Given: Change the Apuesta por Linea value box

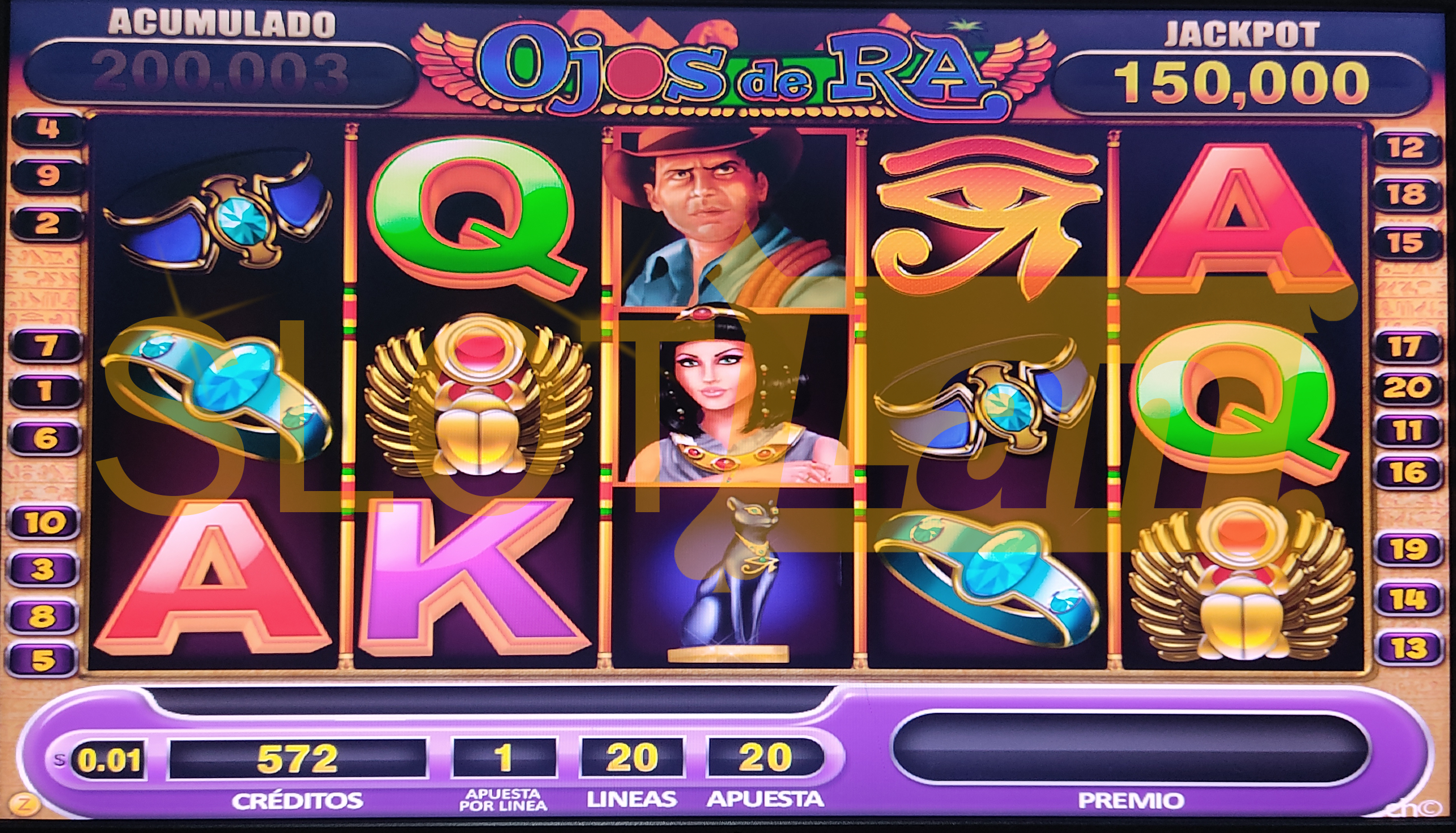Looking at the screenshot, I should click(x=504, y=758).
